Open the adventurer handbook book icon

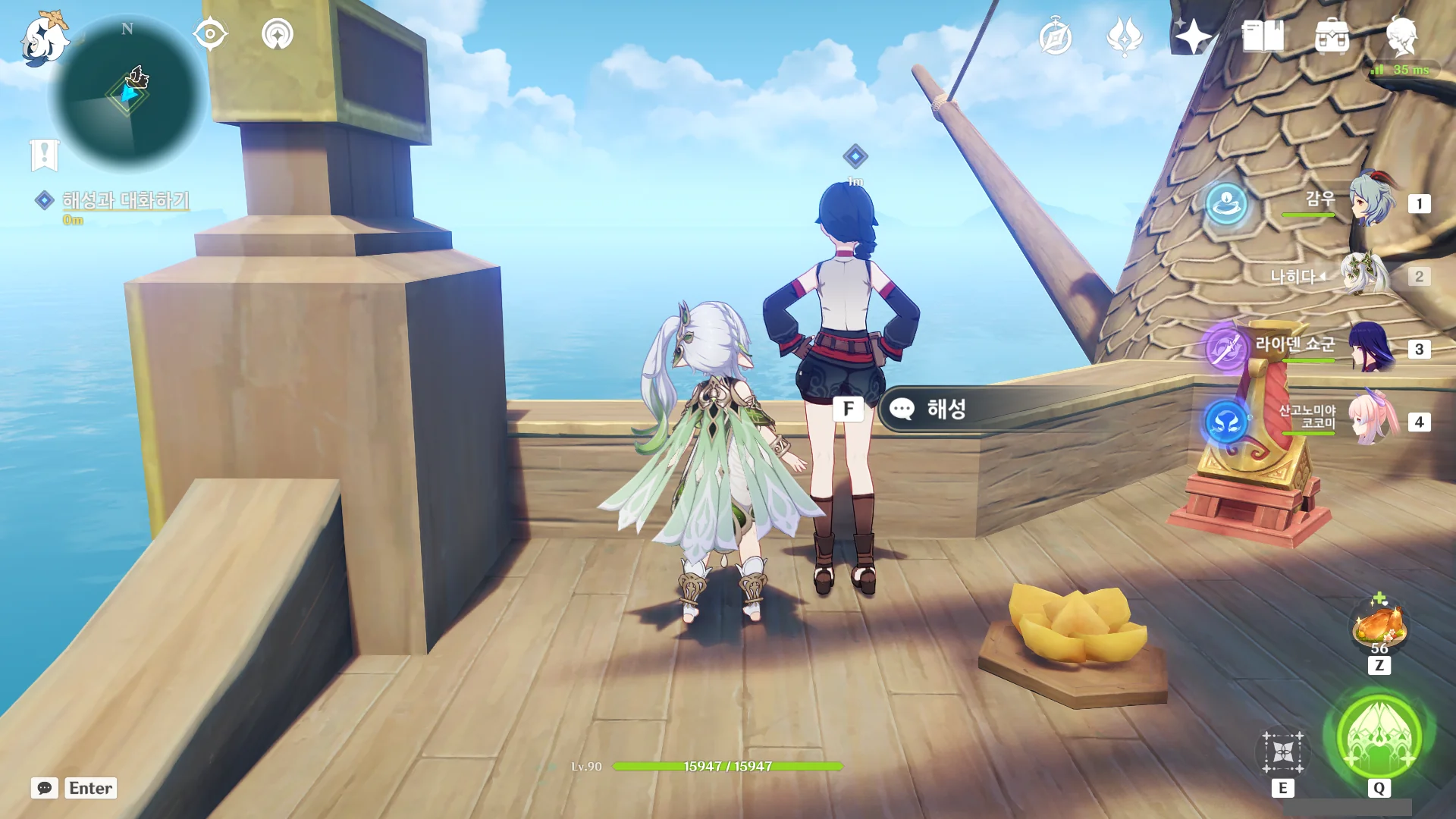click(1263, 36)
